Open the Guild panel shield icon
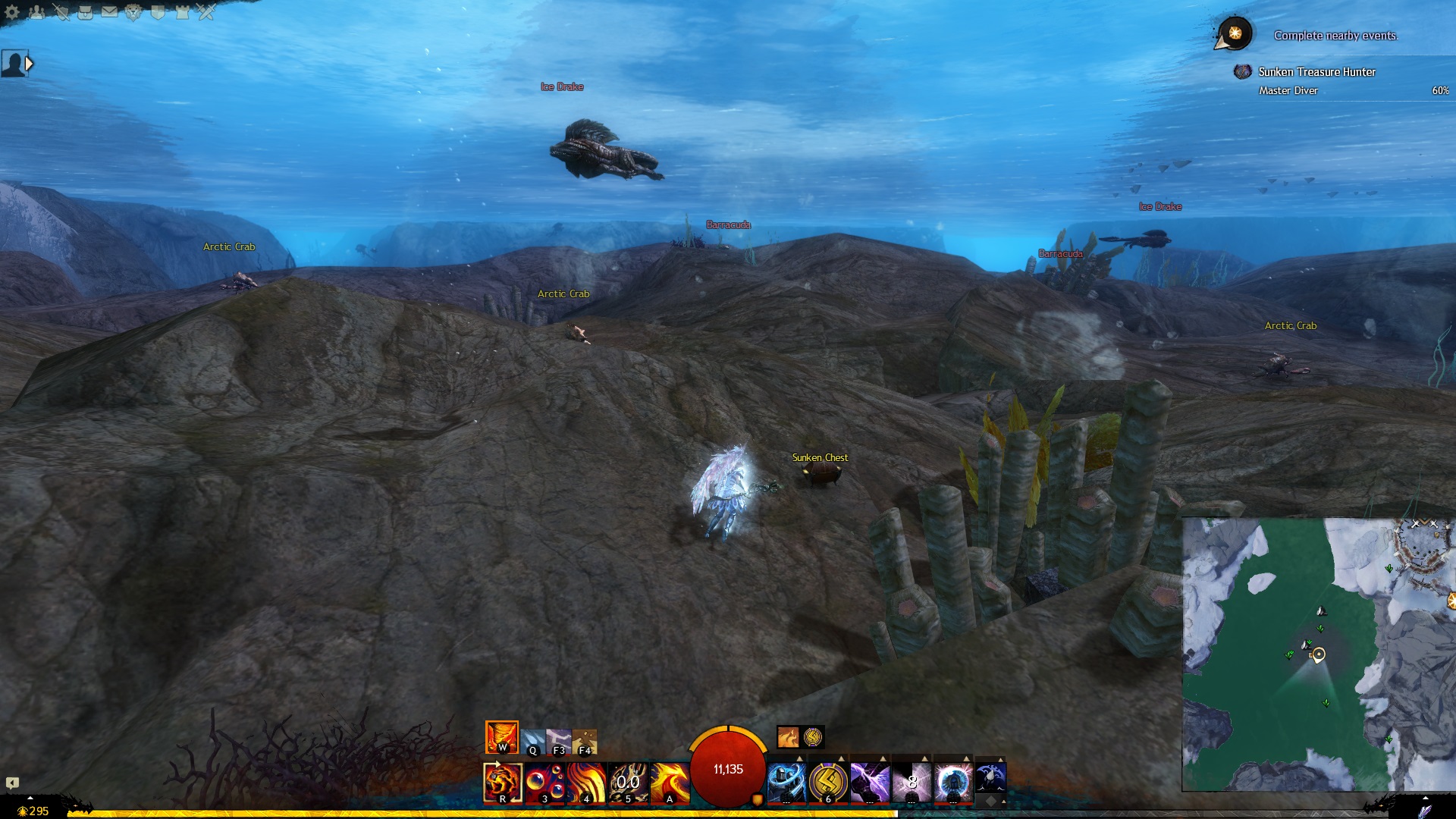The width and height of the screenshot is (1456, 819). point(158,12)
